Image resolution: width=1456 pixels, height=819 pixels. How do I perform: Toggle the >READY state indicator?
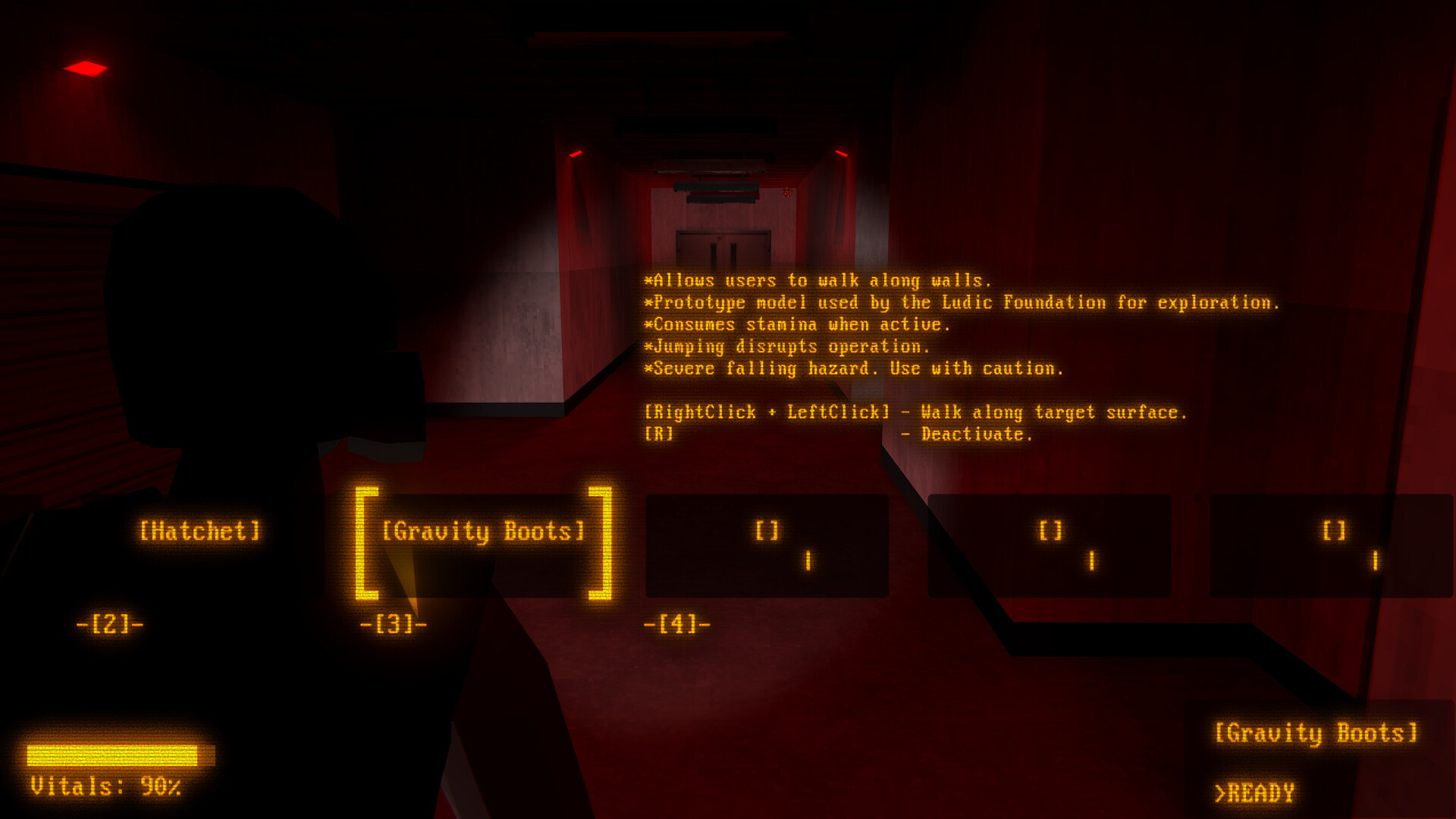click(1255, 793)
